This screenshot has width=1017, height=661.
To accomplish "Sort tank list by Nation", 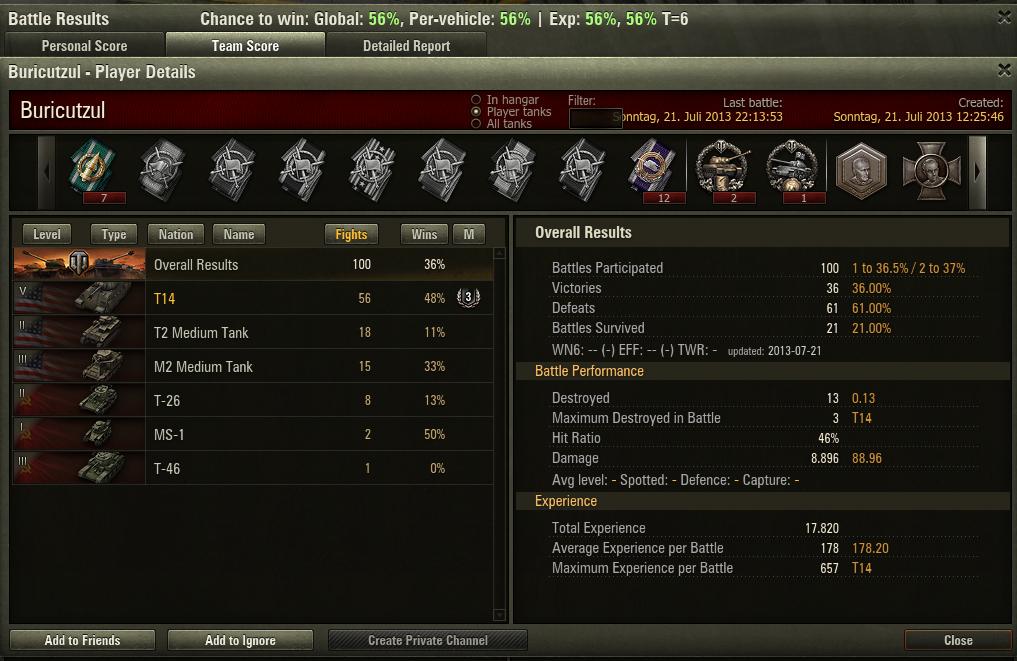I will 176,234.
